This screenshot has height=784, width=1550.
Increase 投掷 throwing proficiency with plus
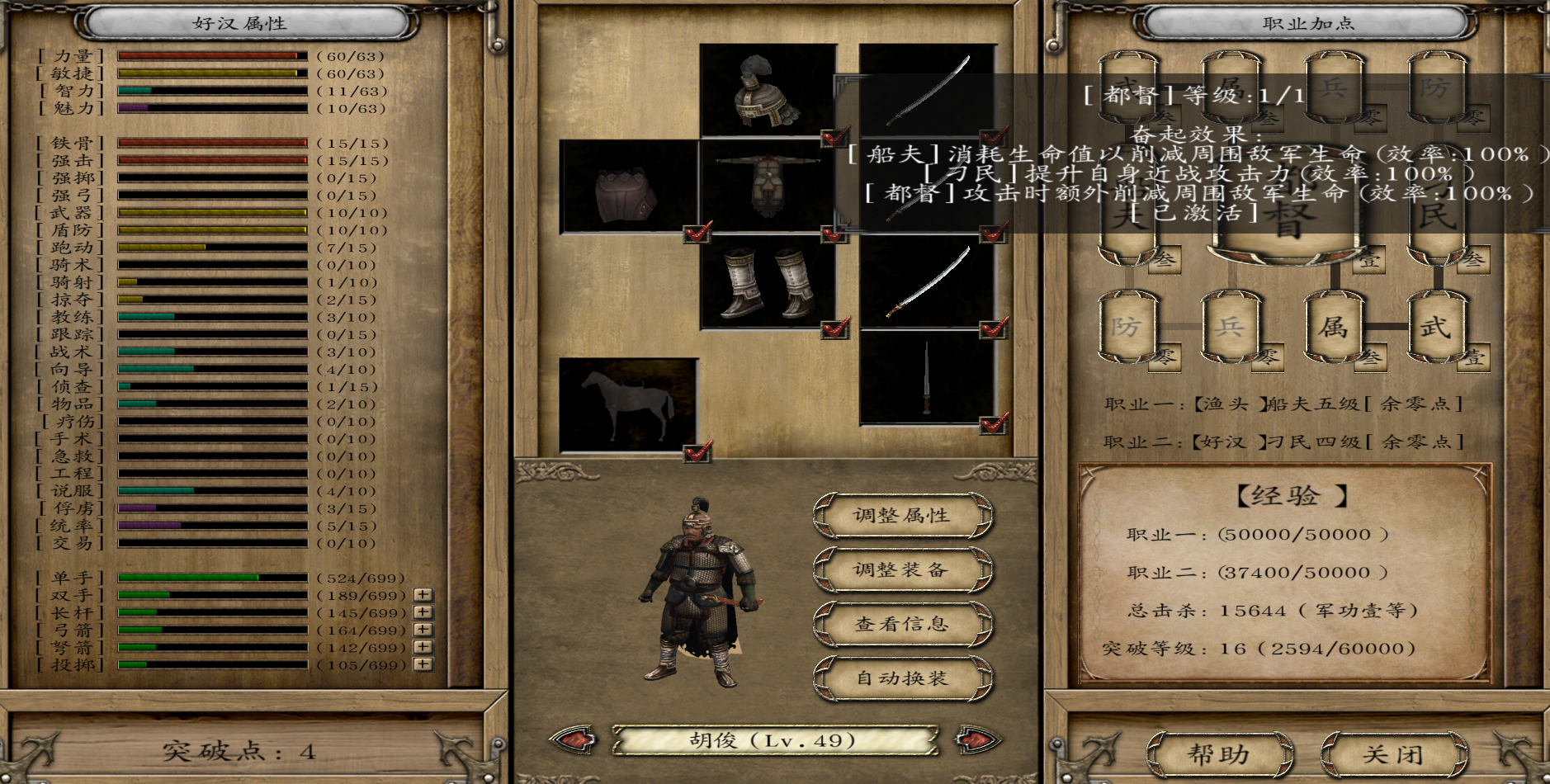click(423, 664)
